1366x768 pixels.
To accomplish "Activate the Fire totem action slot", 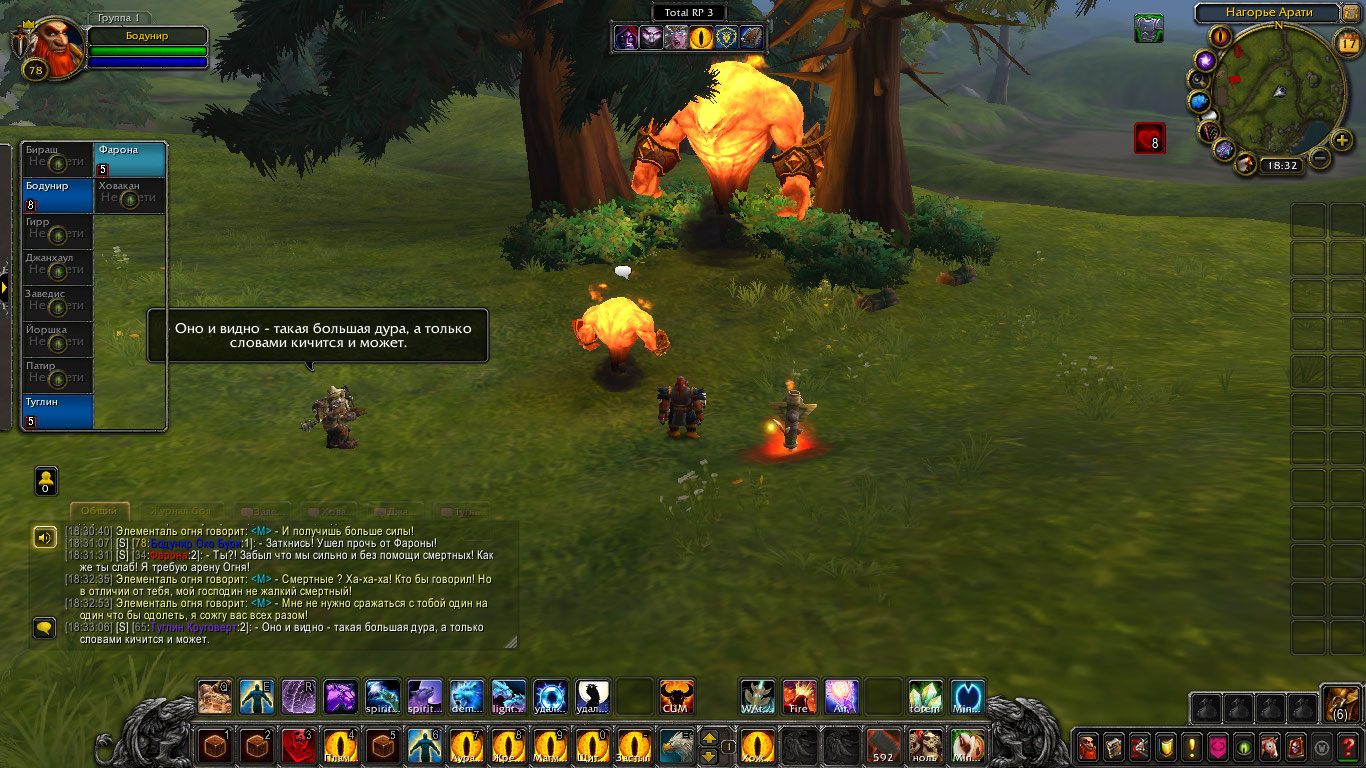I will (799, 696).
